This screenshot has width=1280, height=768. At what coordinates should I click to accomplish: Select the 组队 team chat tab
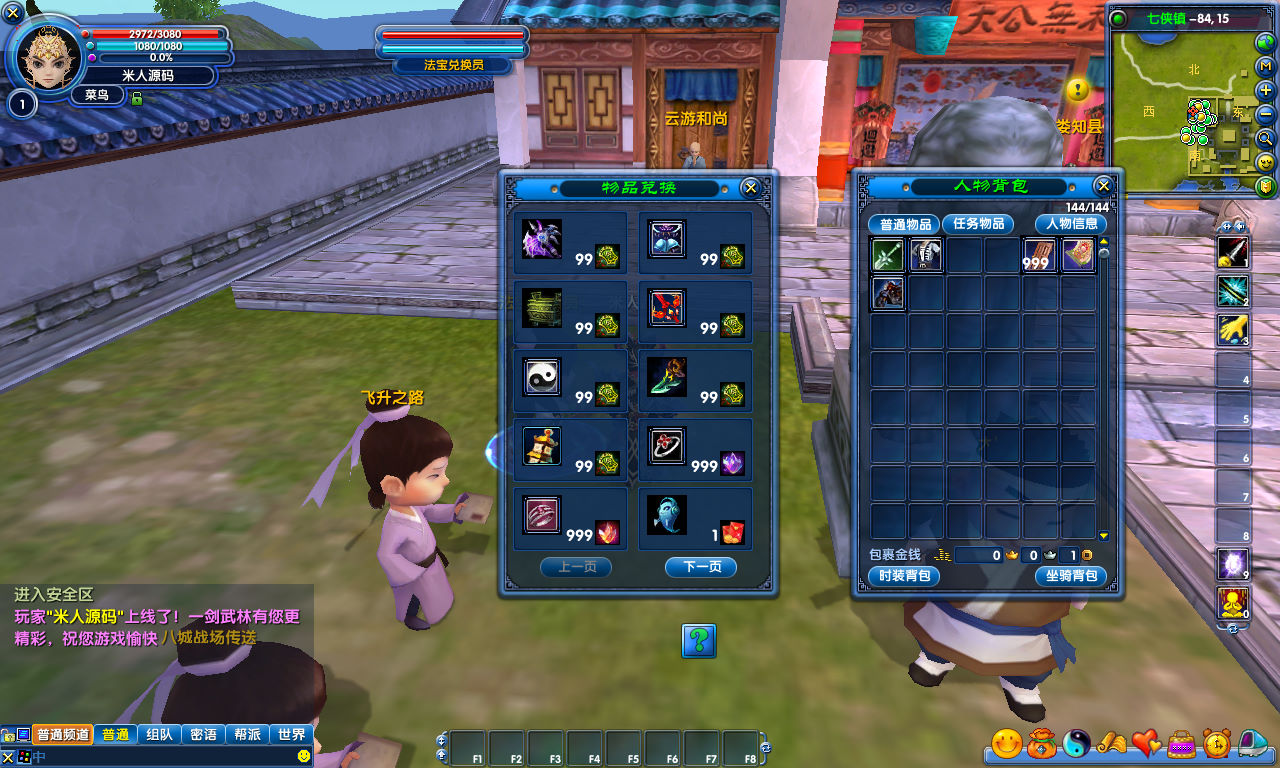[x=159, y=735]
